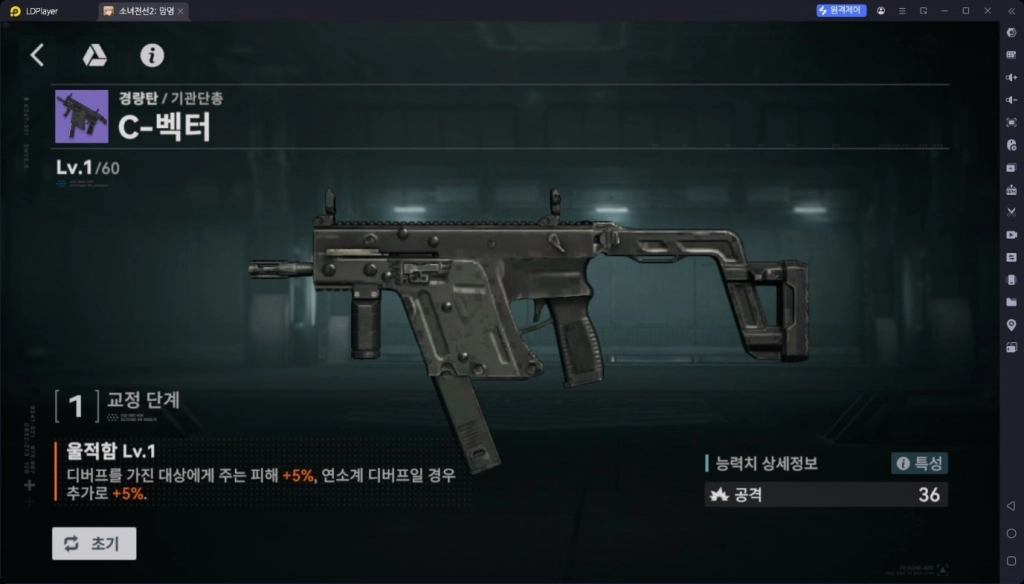Close the 소녀전선2: 망명 emulator tab
The height and width of the screenshot is (584, 1024).
180,11
